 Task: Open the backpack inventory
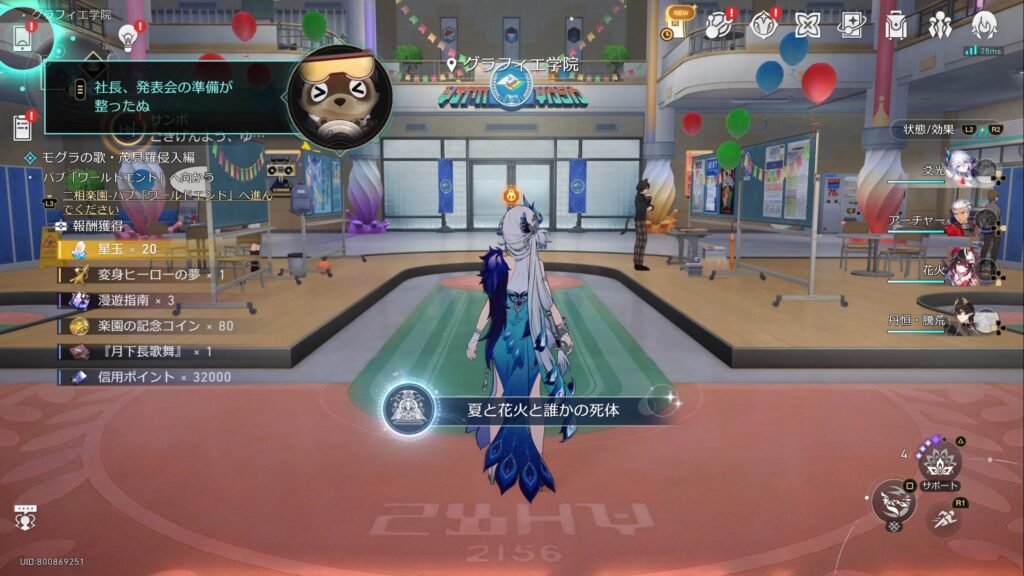pos(896,25)
